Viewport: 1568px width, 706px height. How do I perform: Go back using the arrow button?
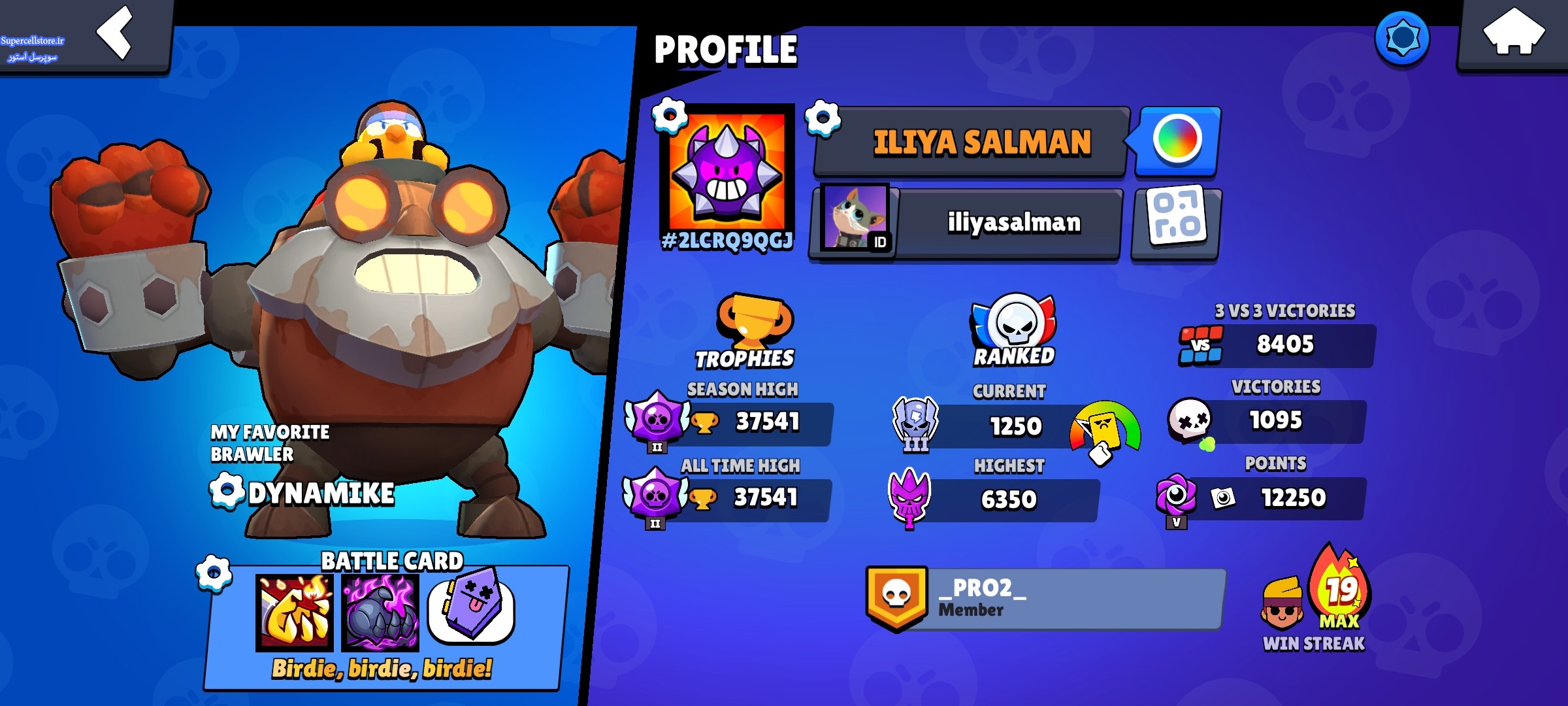tap(115, 34)
